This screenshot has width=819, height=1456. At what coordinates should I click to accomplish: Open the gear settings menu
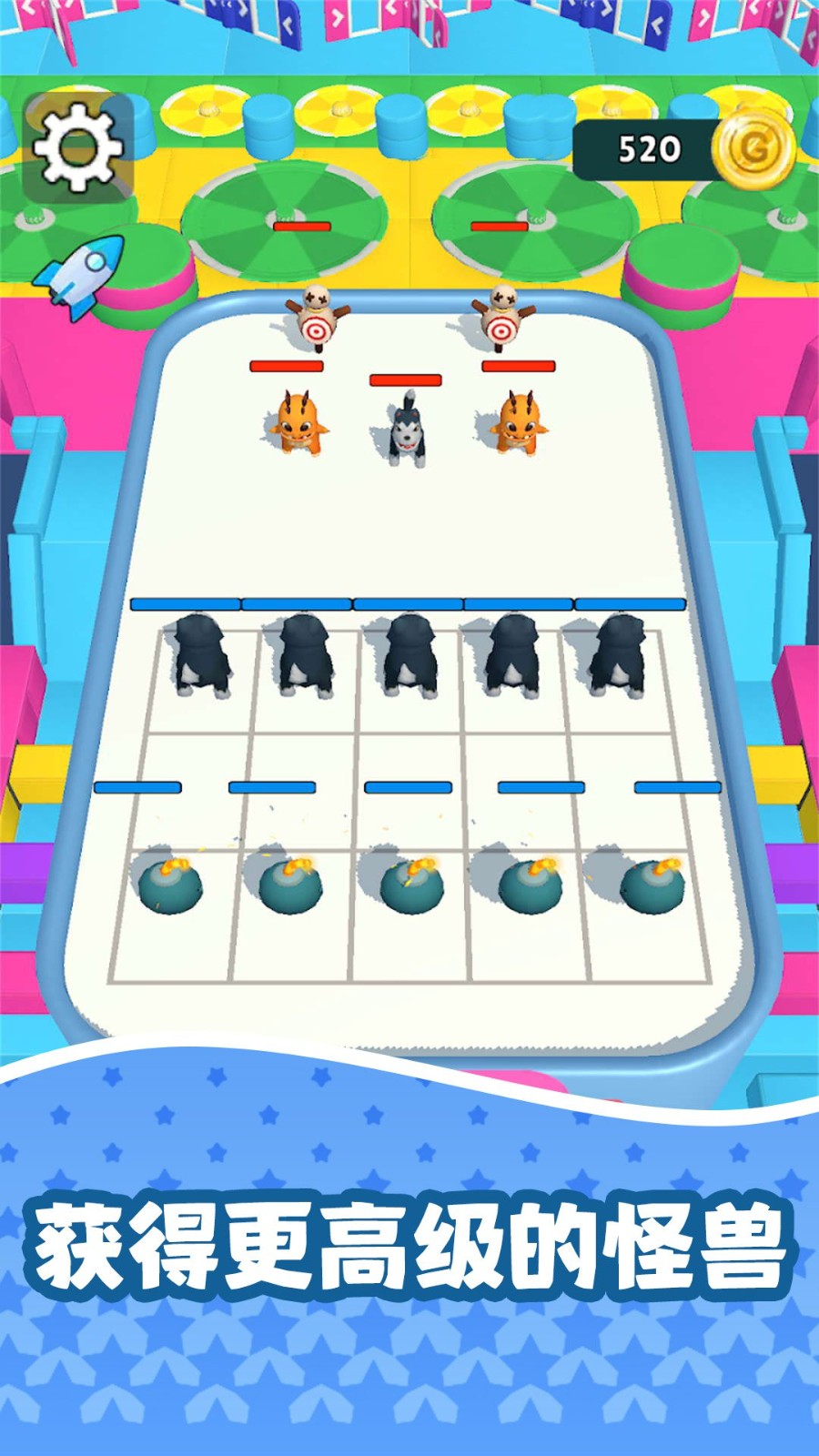[x=77, y=148]
